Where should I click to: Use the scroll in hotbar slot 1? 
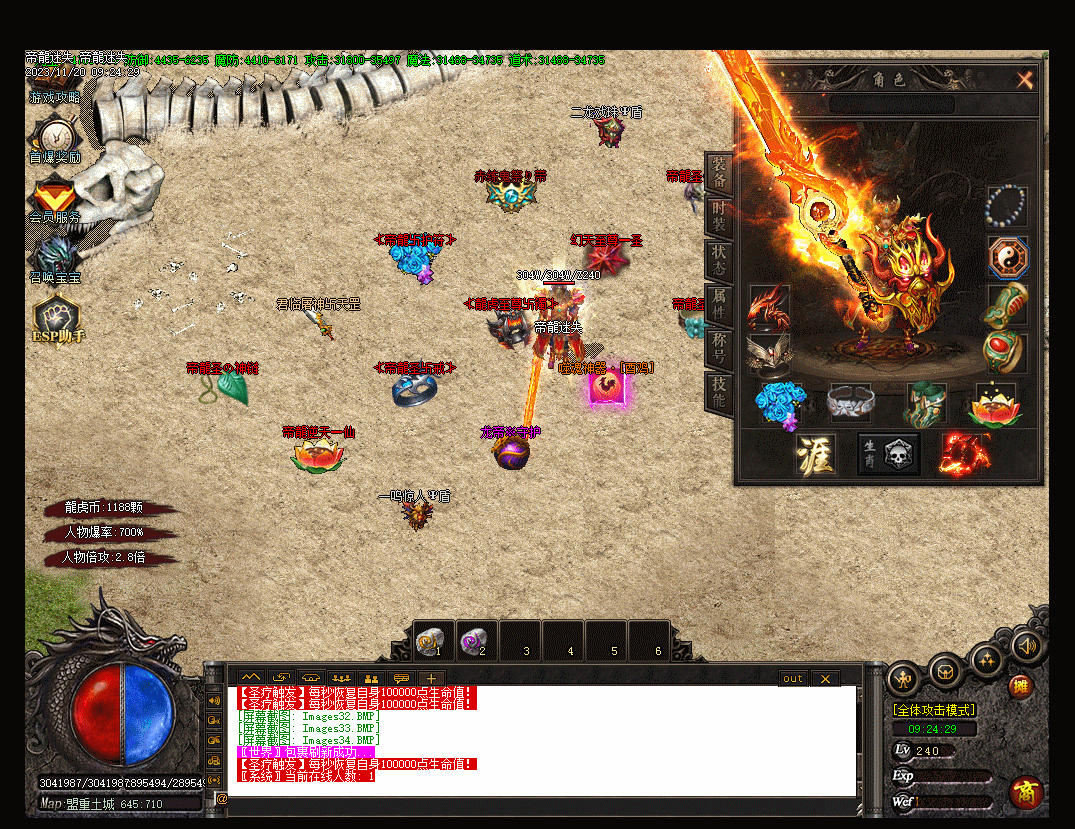tap(431, 640)
